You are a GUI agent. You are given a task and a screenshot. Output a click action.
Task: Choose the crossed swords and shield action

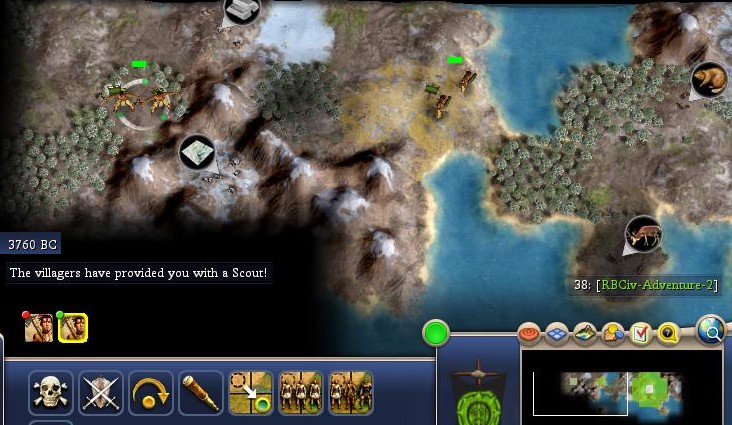pyautogui.click(x=100, y=393)
